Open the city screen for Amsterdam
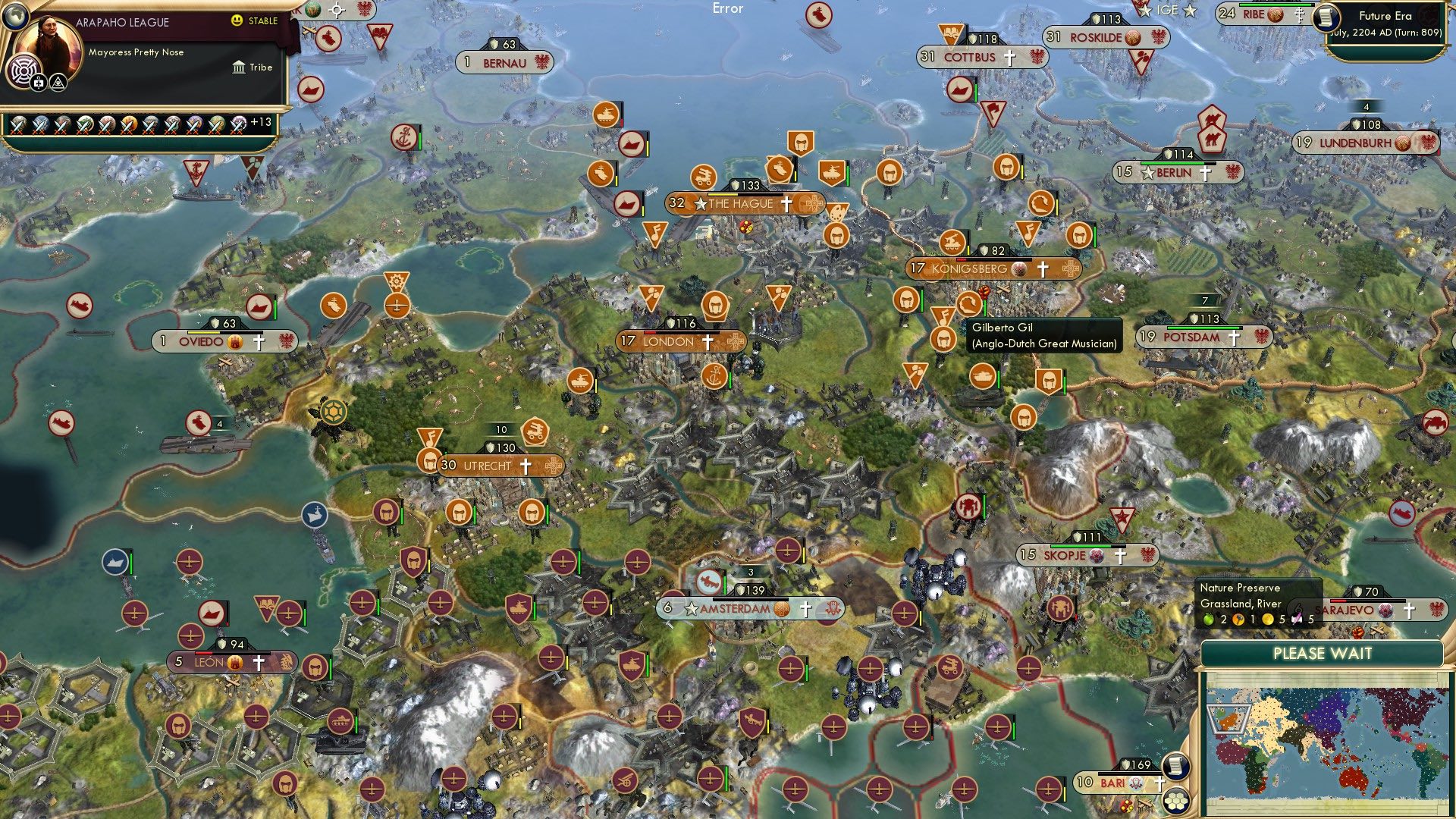The height and width of the screenshot is (819, 1456). pos(733,607)
